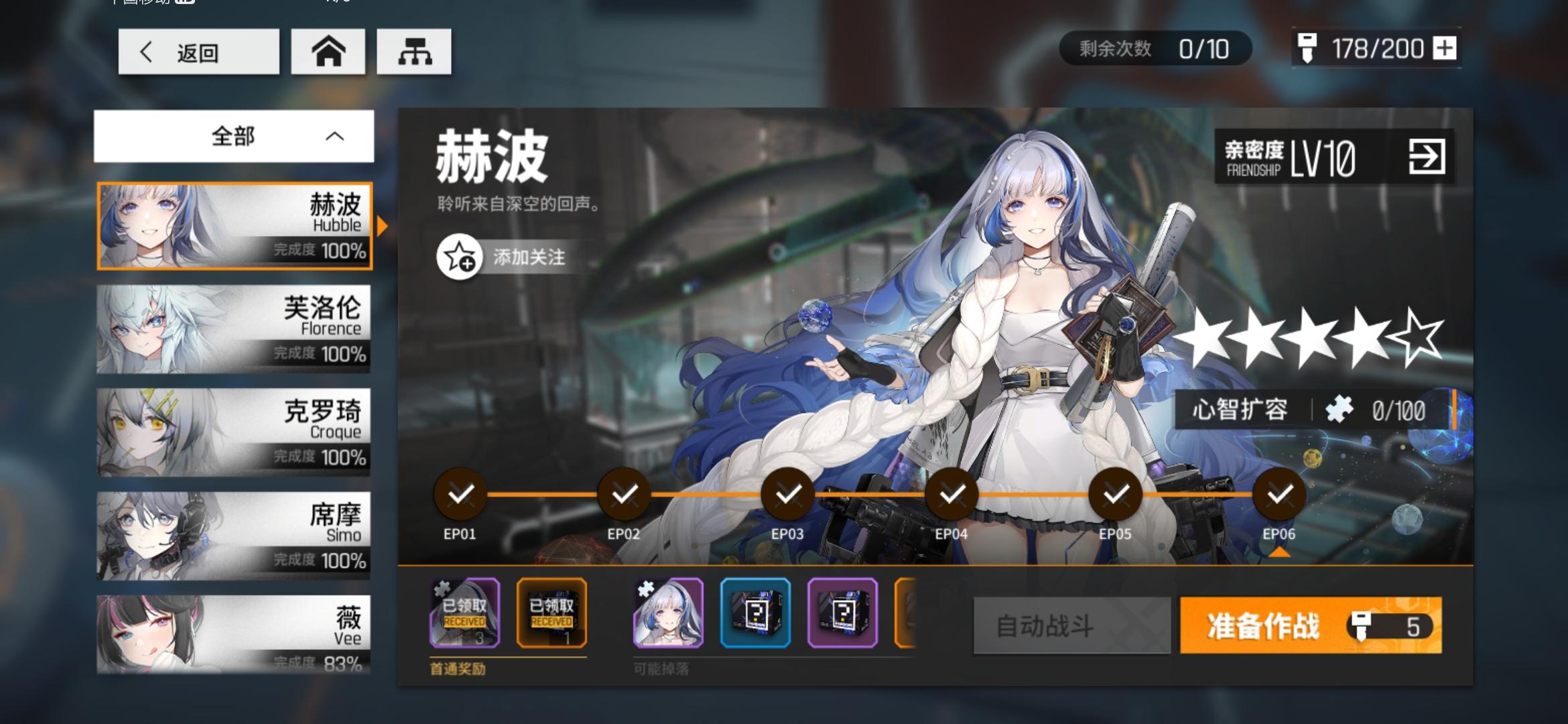Open the chapter tree icon beside home

[414, 51]
